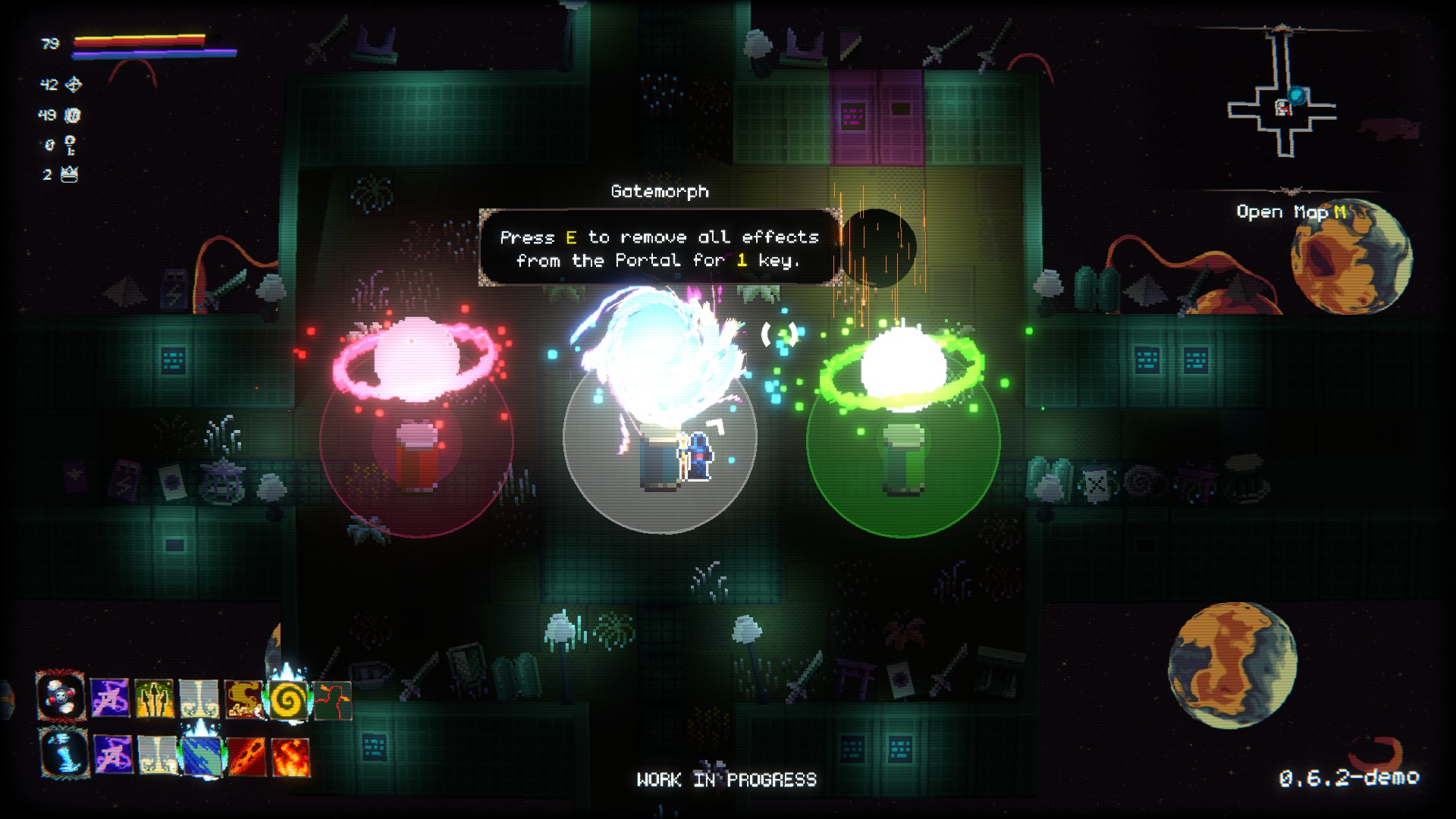Choose the golden serpent icon on red
This screenshot has width=1456, height=819.
[x=243, y=699]
